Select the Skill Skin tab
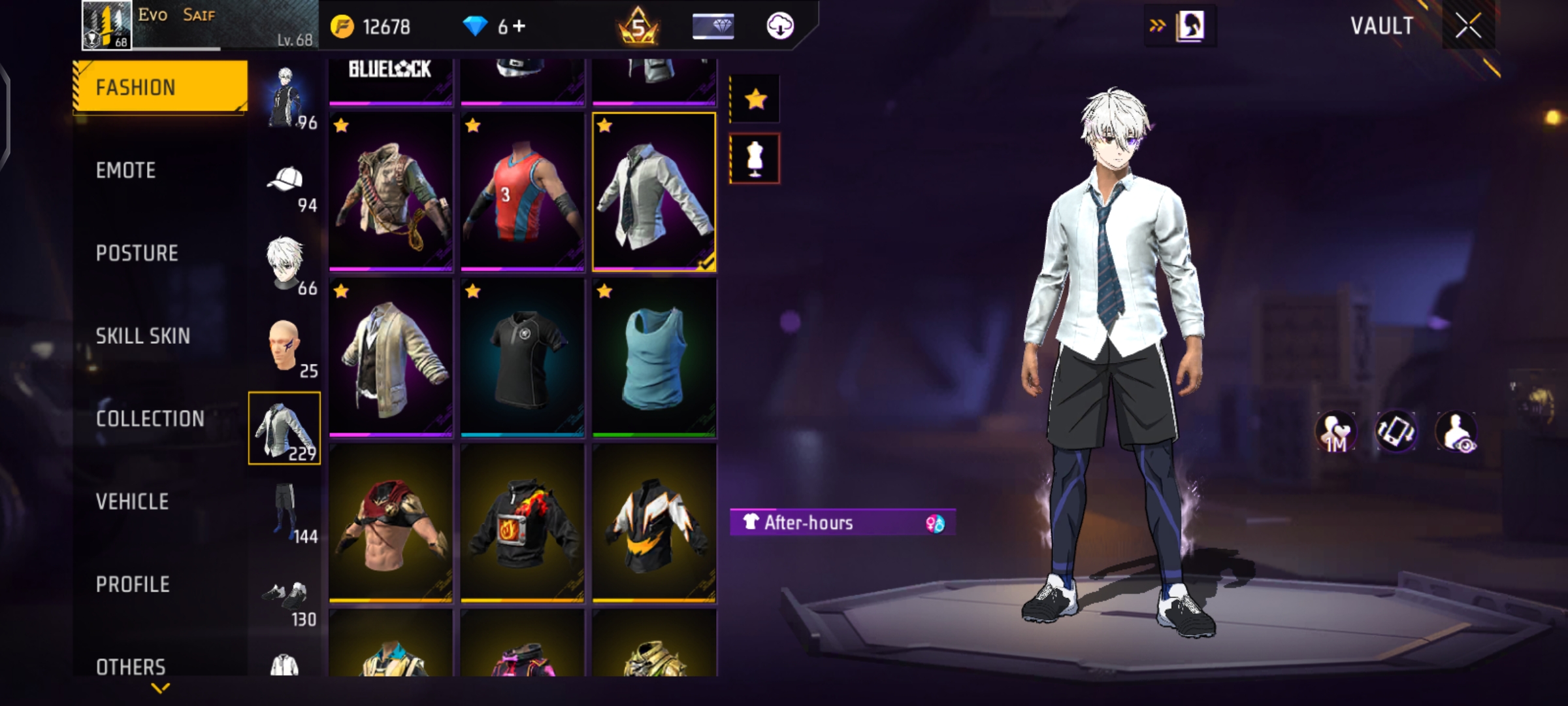This screenshot has width=1568, height=706. pos(143,336)
